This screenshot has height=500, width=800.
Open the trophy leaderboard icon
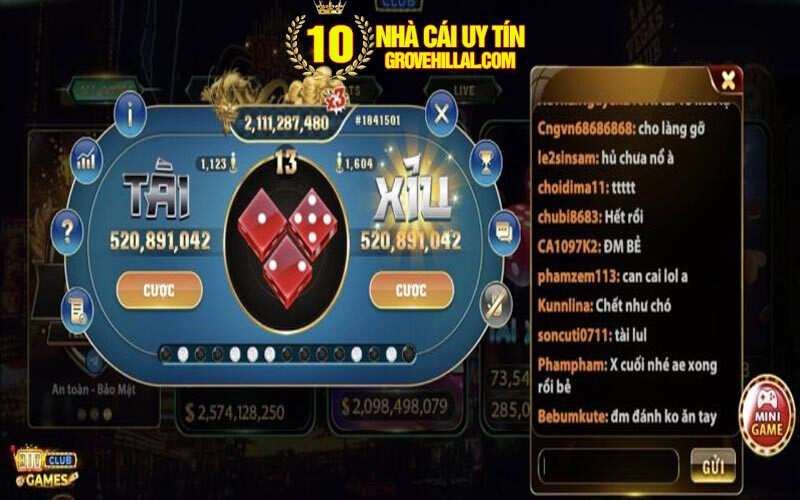click(485, 158)
